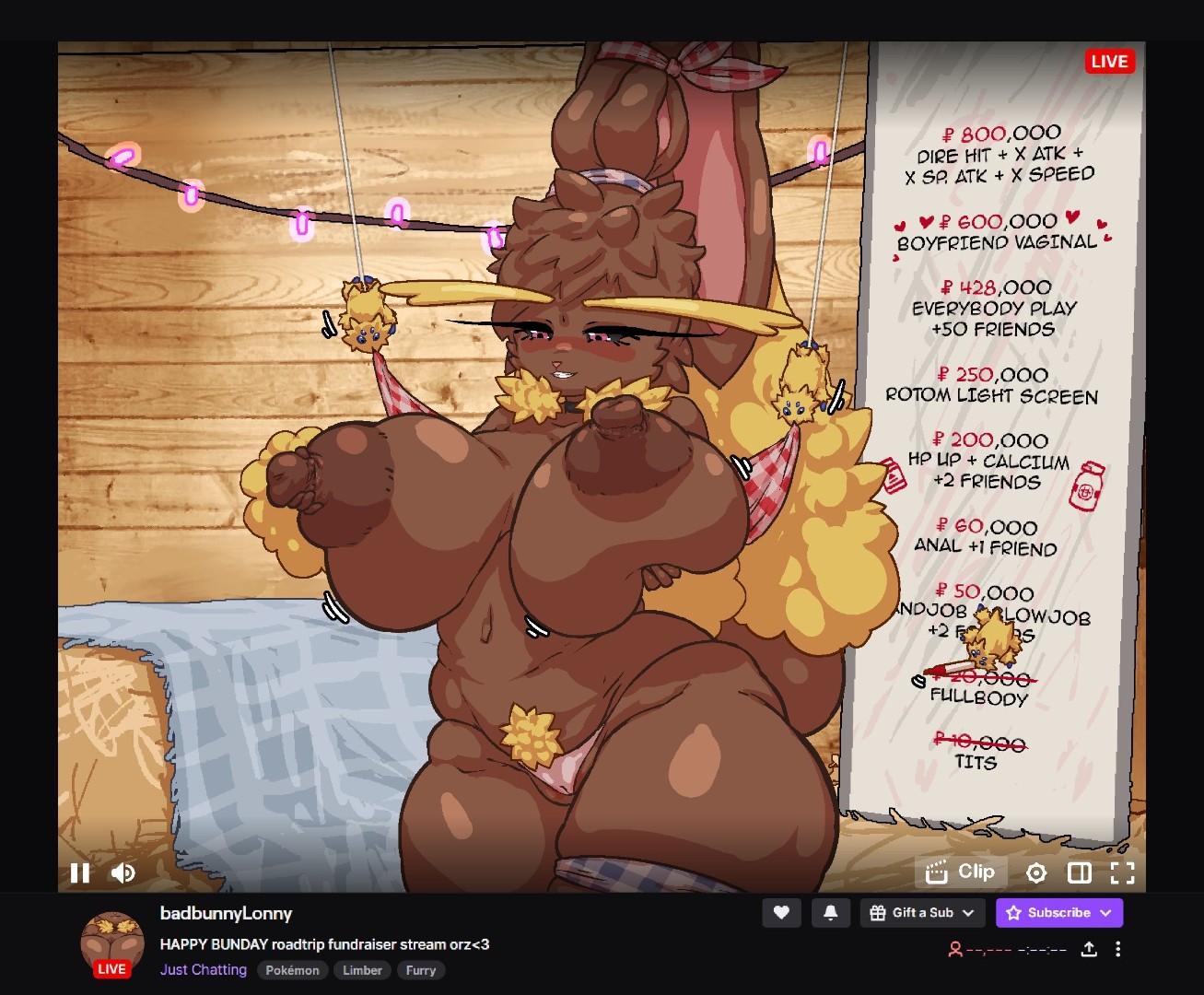Open the purple Subscribe dropdown button
Viewport: 1204px width, 995px height.
(x=1058, y=913)
